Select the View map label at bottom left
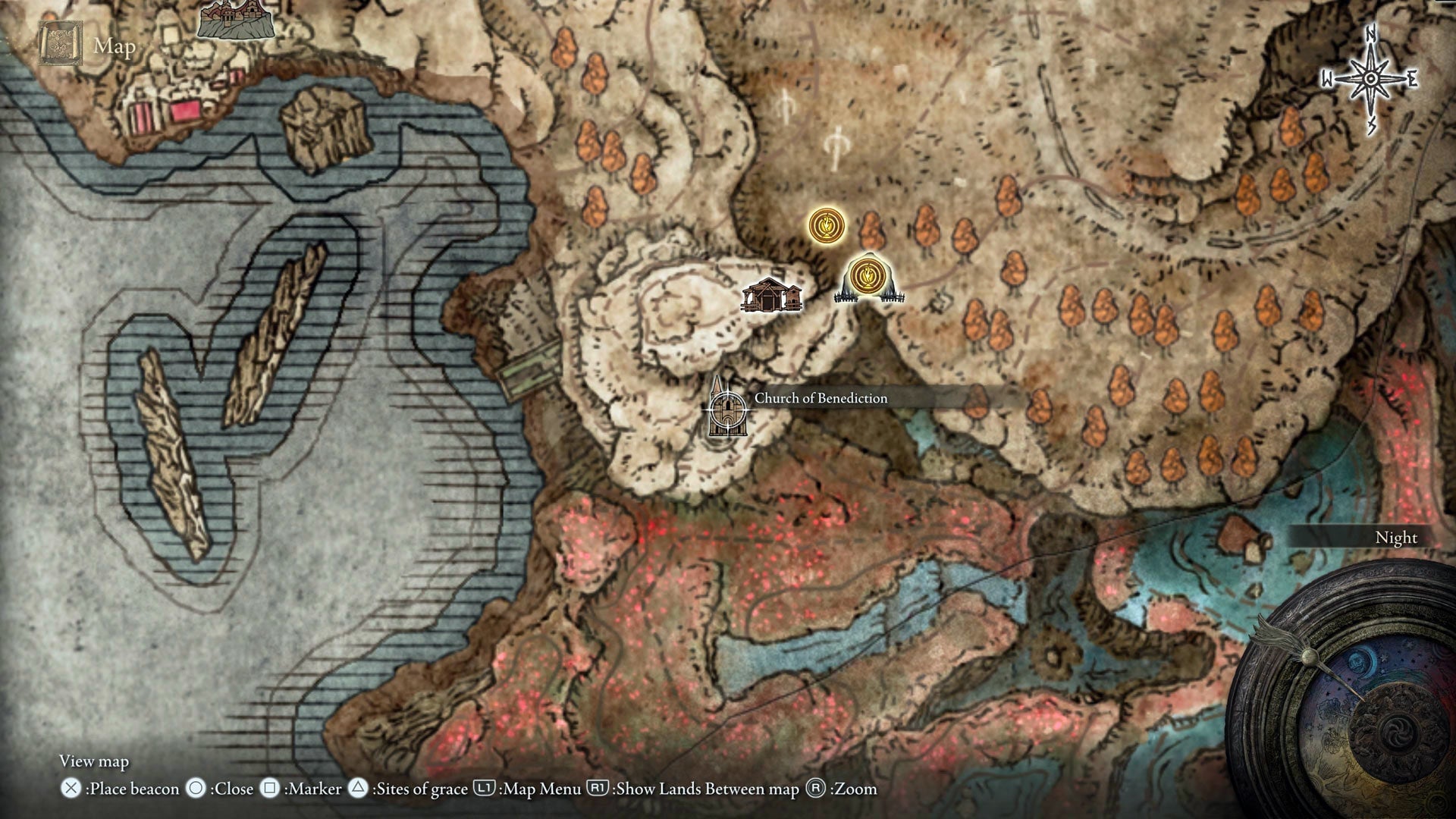Image resolution: width=1456 pixels, height=819 pixels. 93,761
